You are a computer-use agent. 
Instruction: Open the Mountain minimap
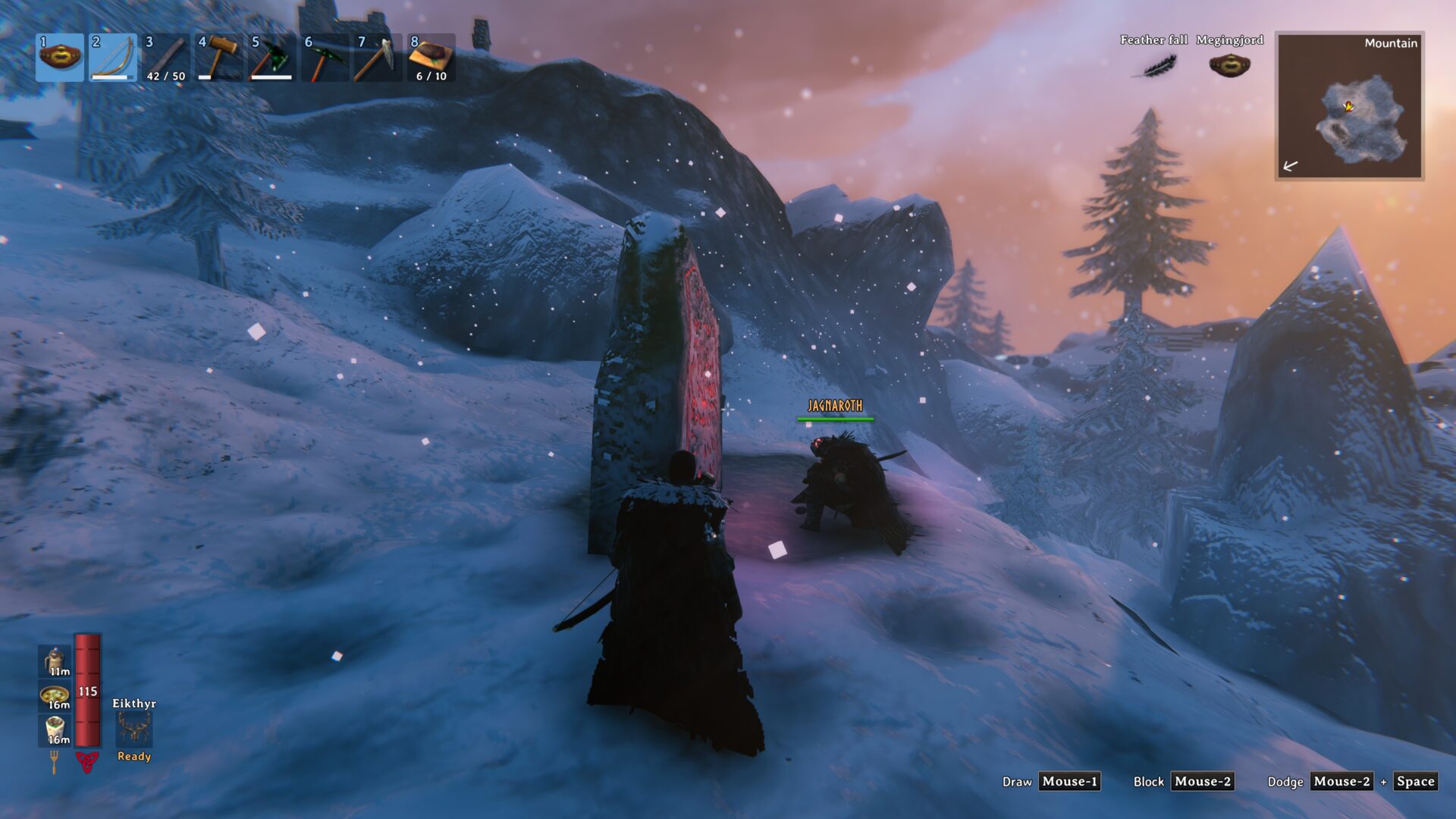click(1349, 105)
